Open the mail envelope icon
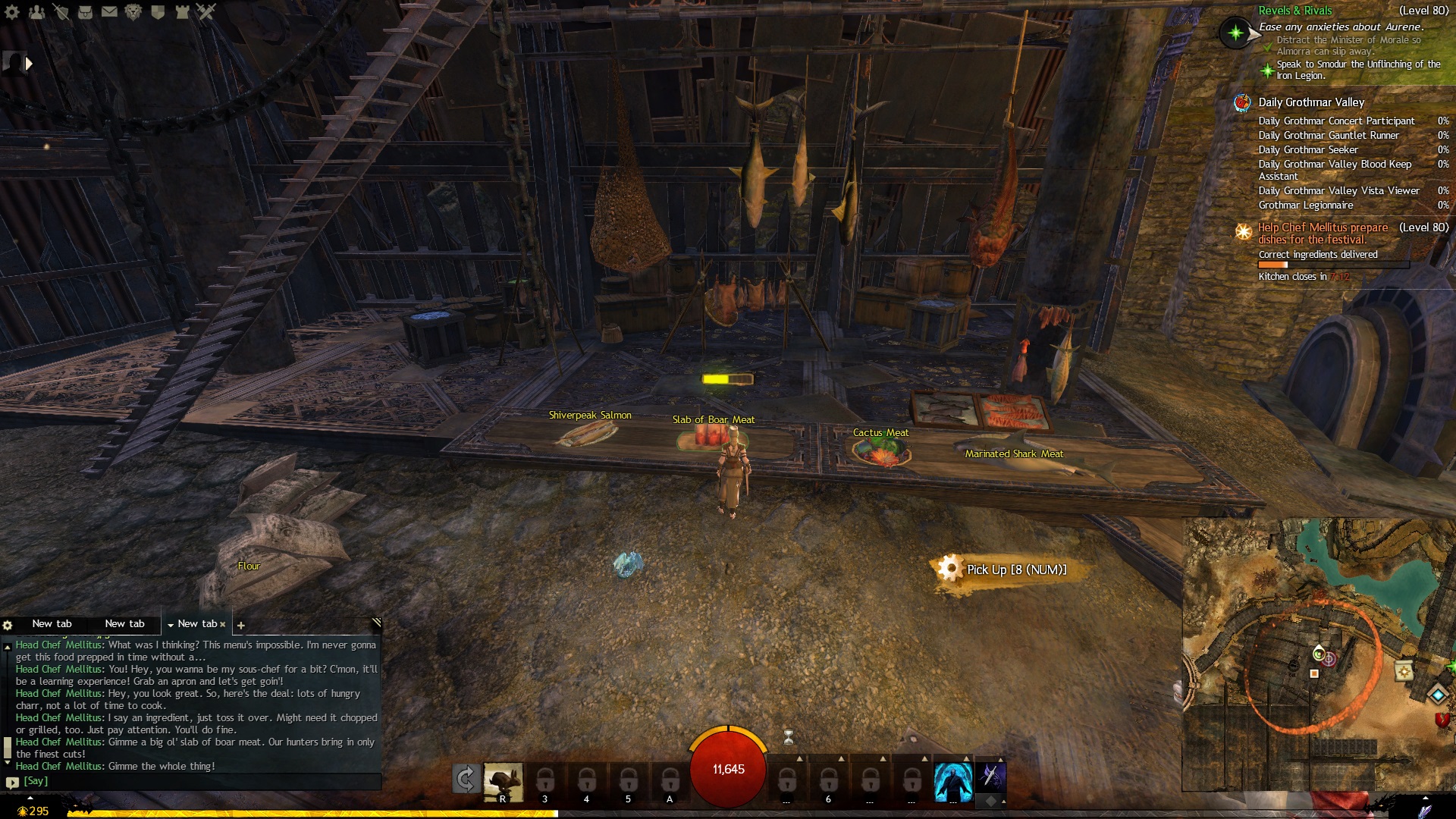Image resolution: width=1456 pixels, height=819 pixels. 109,12
